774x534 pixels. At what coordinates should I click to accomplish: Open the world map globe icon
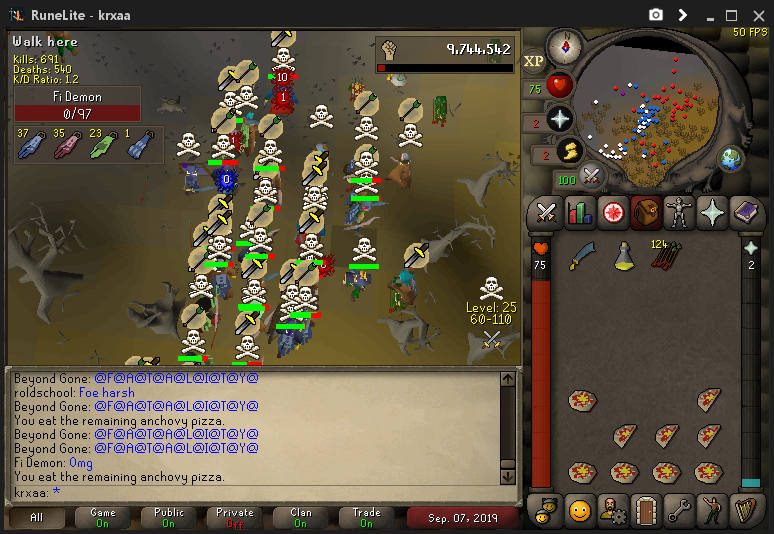[x=731, y=159]
